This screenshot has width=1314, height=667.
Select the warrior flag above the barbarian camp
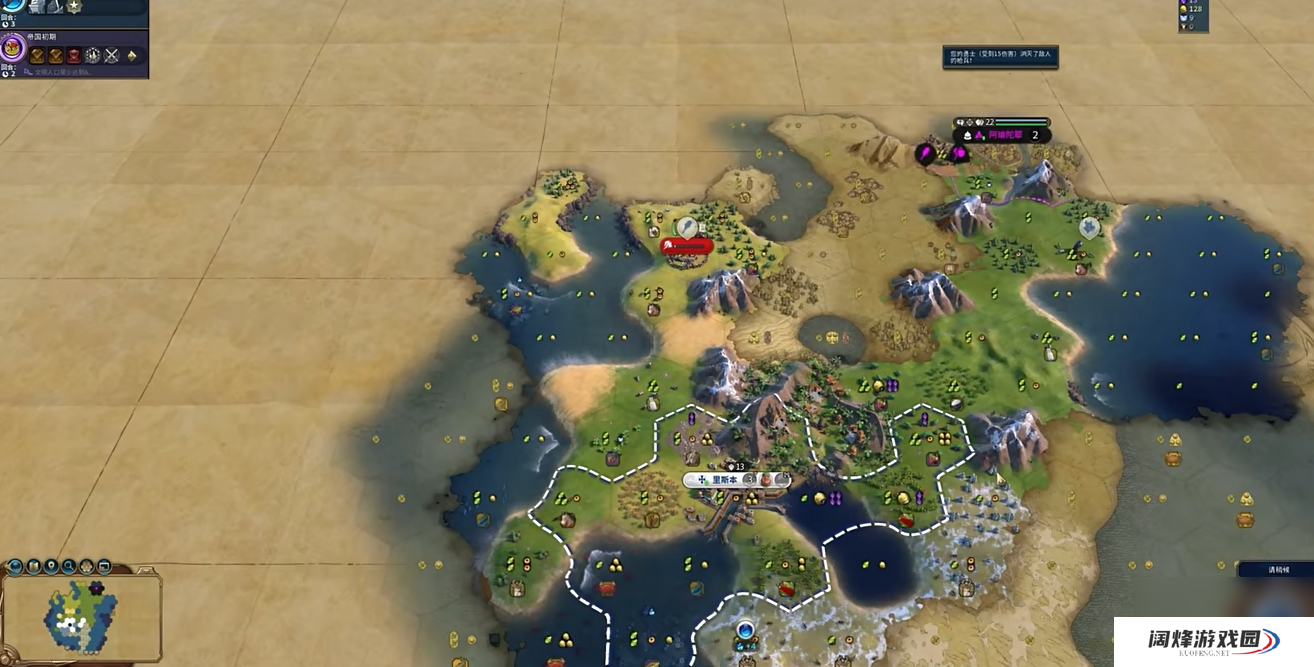point(686,227)
